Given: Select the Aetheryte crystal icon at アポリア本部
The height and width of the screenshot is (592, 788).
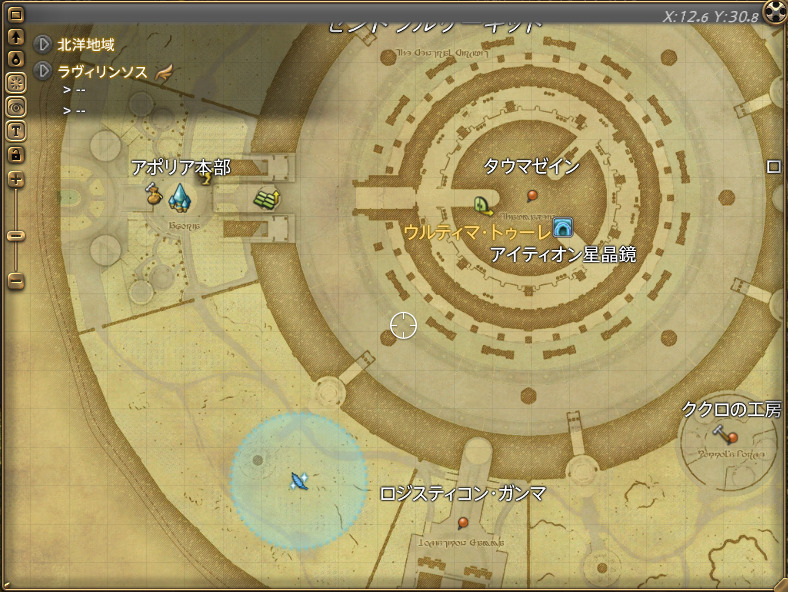Looking at the screenshot, I should (180, 197).
